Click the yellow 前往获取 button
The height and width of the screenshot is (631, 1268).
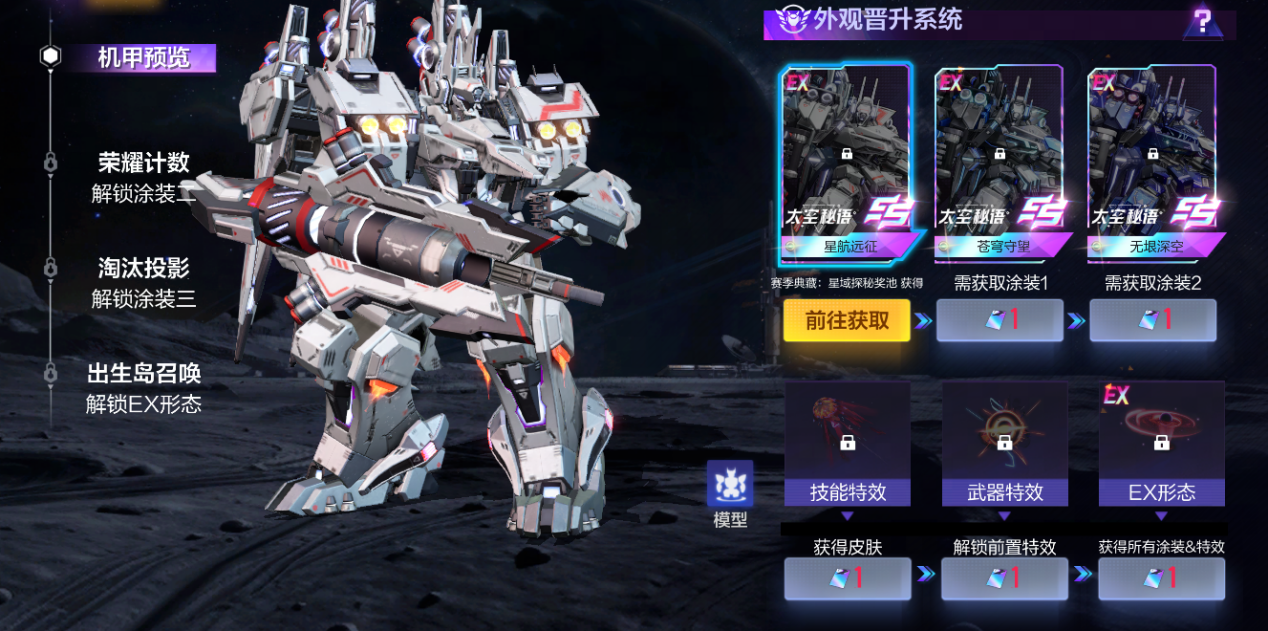pos(846,321)
